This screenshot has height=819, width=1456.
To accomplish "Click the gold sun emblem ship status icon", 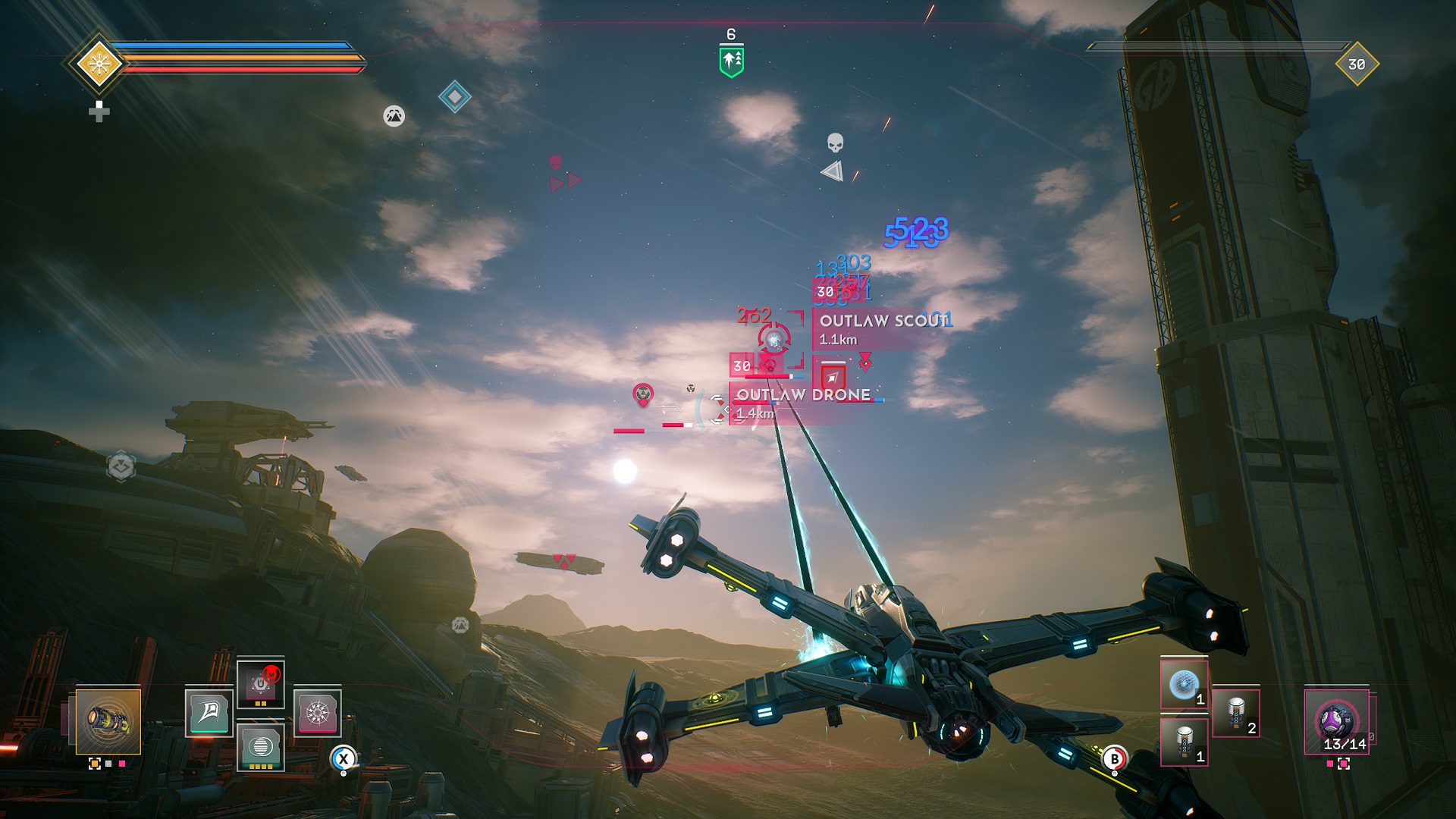I will 99,64.
